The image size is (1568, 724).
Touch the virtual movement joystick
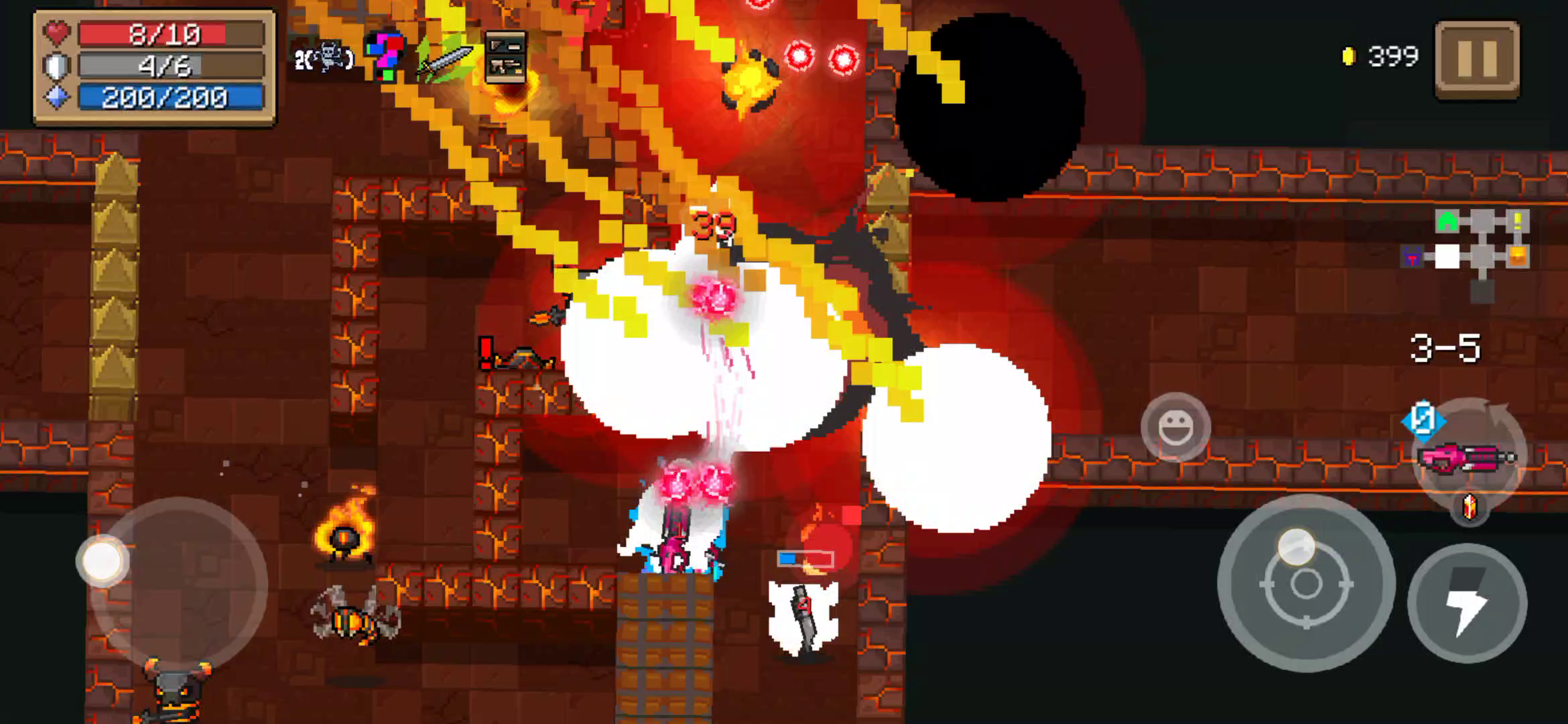click(103, 560)
